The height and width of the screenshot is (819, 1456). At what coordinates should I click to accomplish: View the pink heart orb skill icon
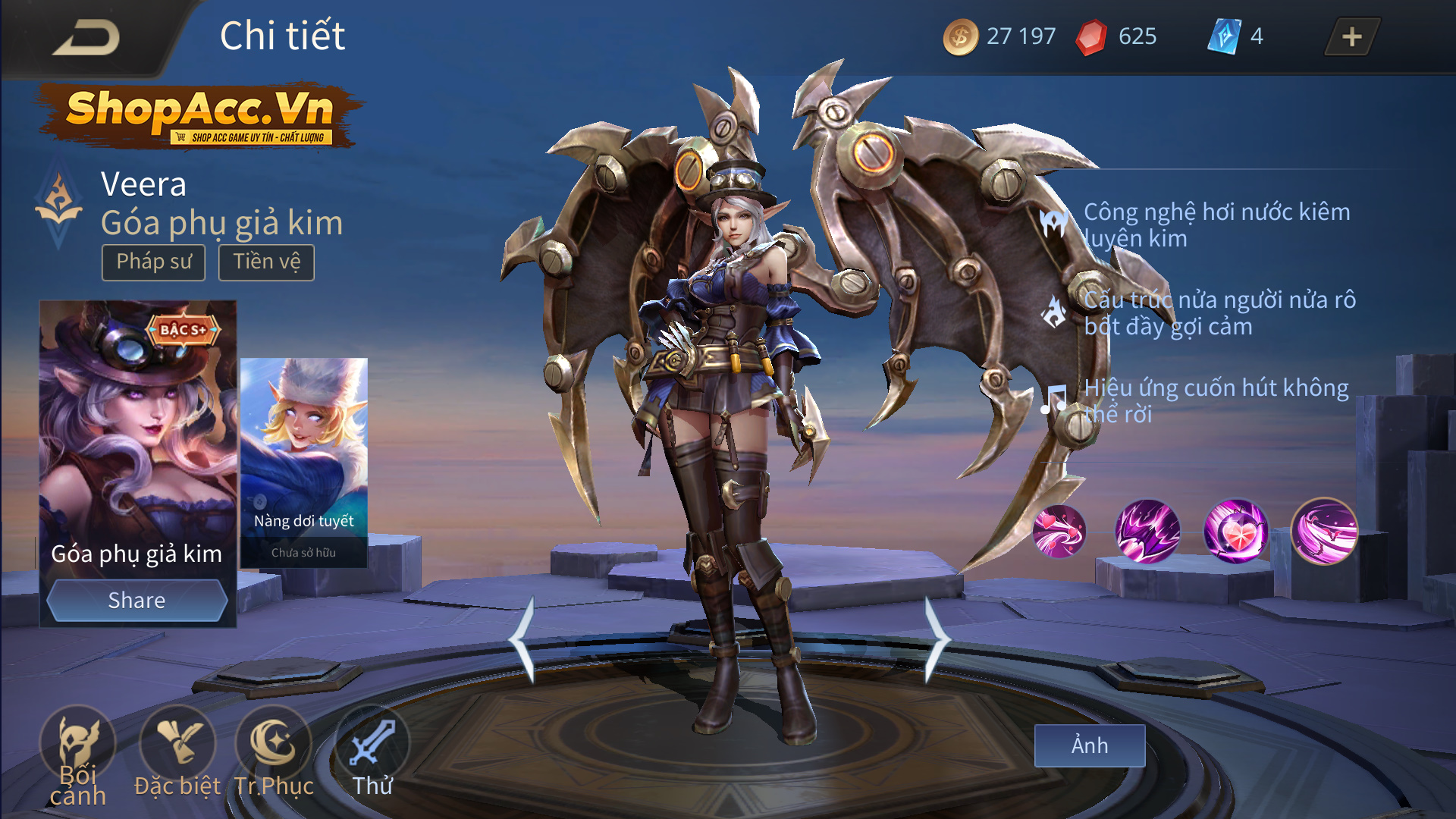point(1235,531)
